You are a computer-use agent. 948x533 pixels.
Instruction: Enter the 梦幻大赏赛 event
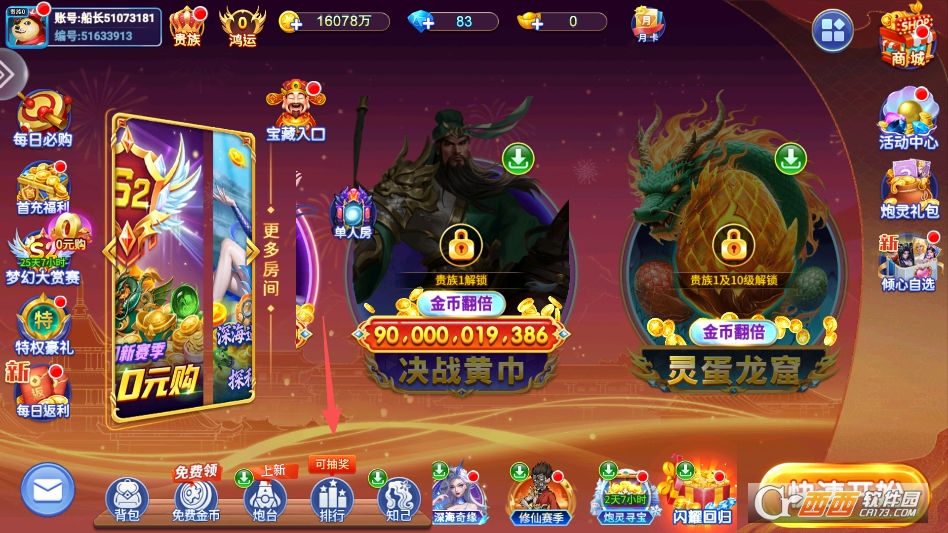tap(42, 254)
